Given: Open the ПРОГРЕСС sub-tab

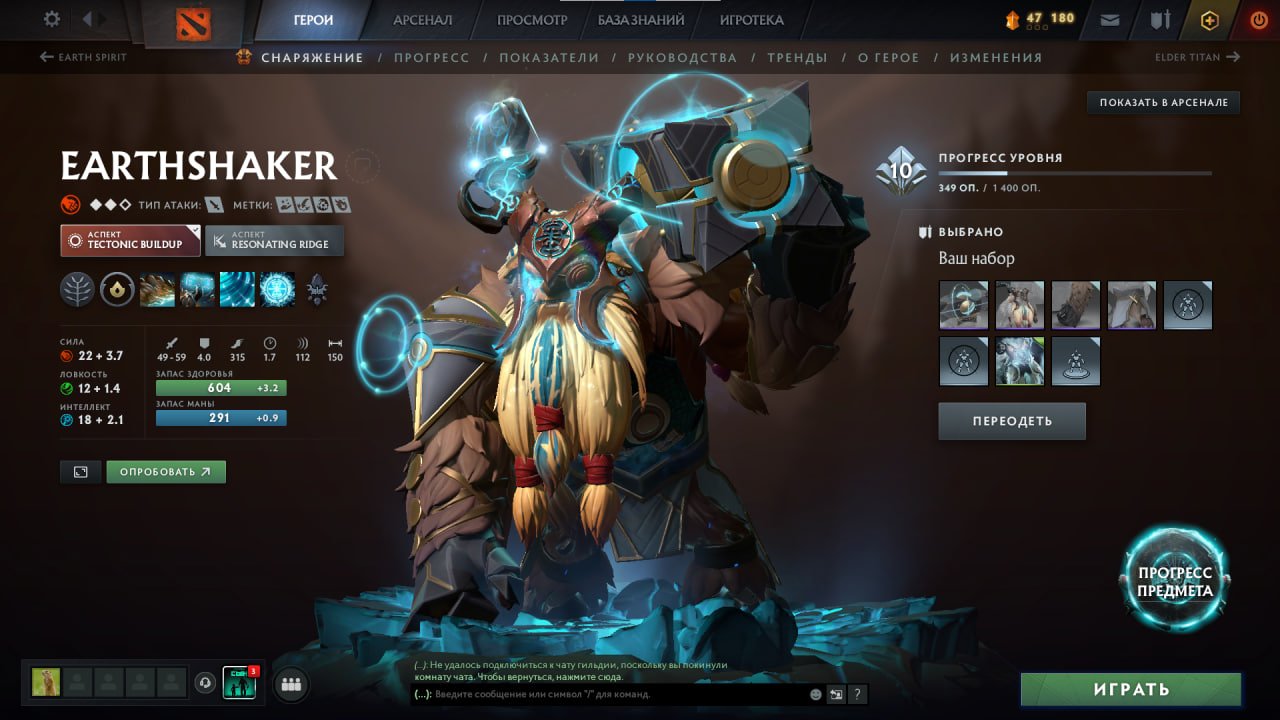Looking at the screenshot, I should coord(432,57).
